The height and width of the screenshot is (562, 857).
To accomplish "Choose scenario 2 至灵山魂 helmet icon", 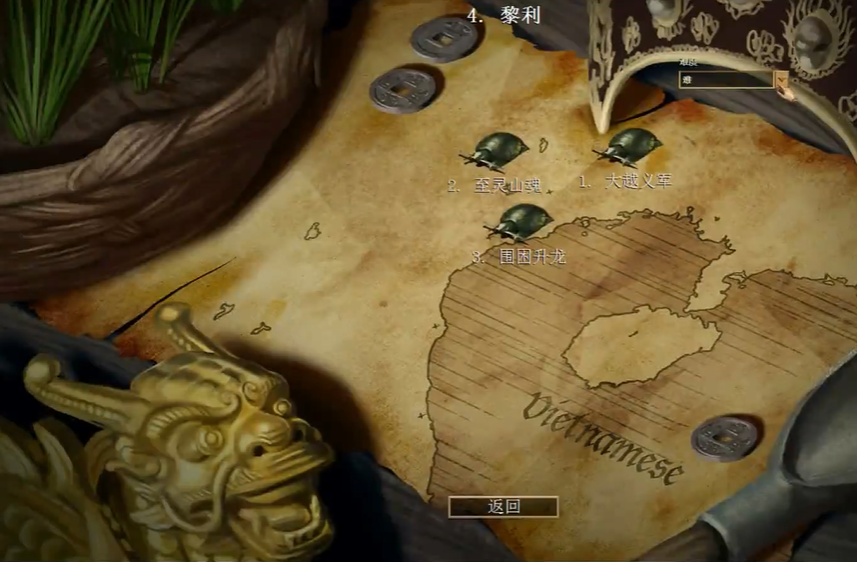I will point(497,151).
